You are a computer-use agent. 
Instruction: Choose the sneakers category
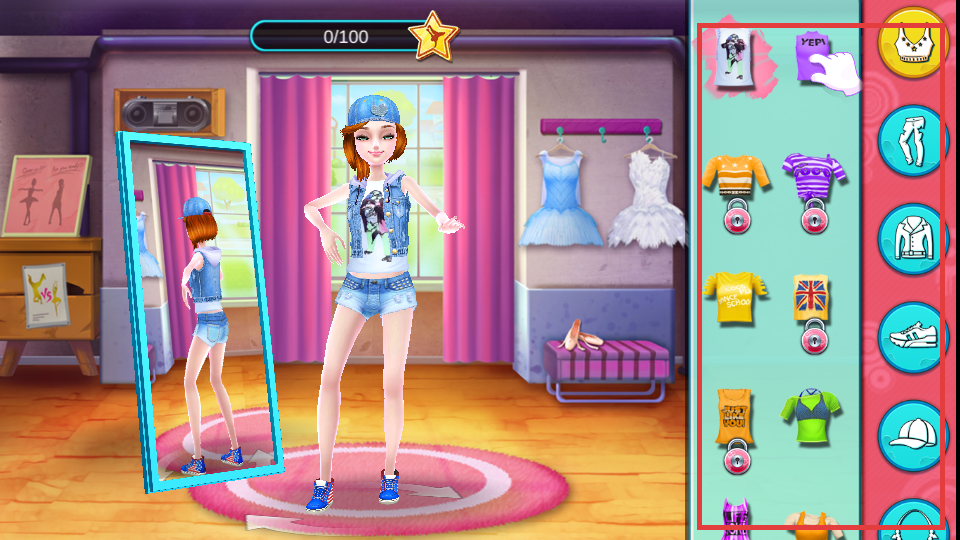(x=913, y=337)
